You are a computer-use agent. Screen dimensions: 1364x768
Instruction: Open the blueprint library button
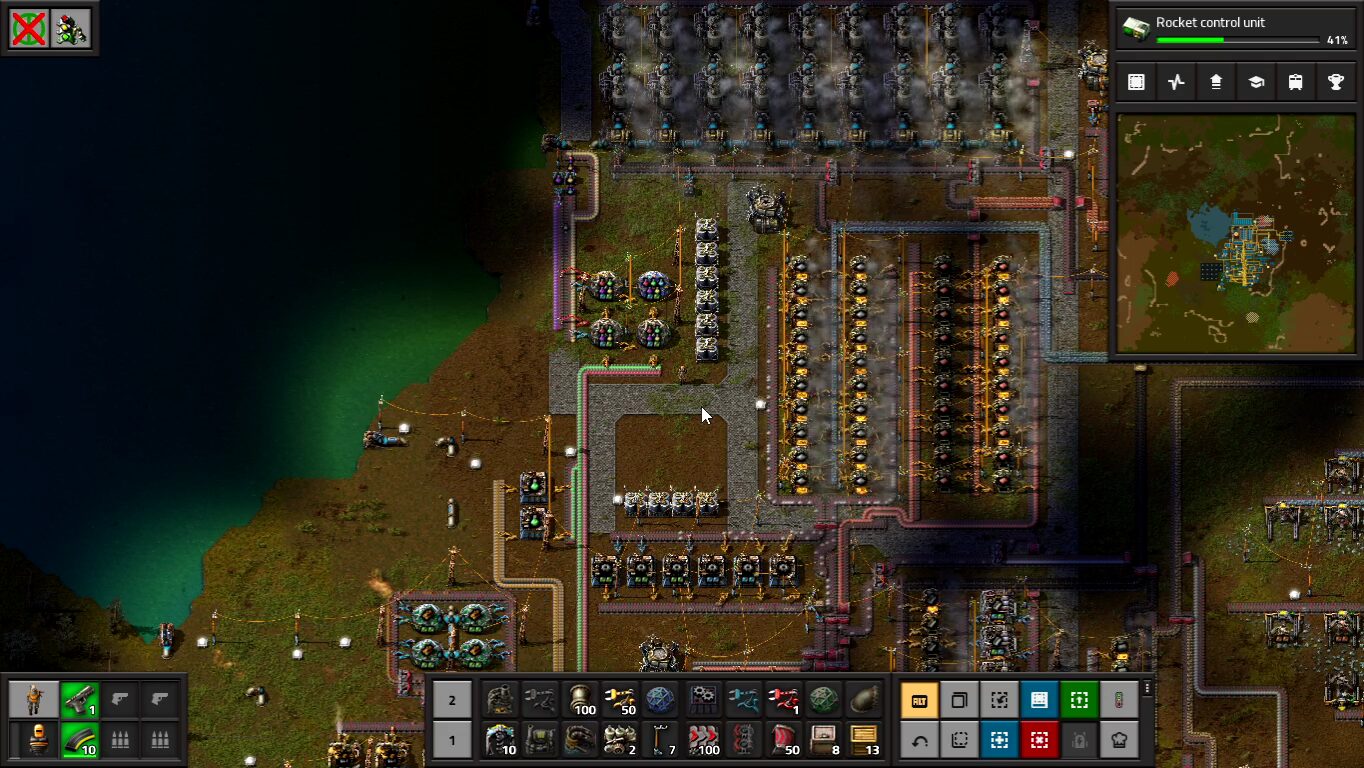coord(1136,82)
